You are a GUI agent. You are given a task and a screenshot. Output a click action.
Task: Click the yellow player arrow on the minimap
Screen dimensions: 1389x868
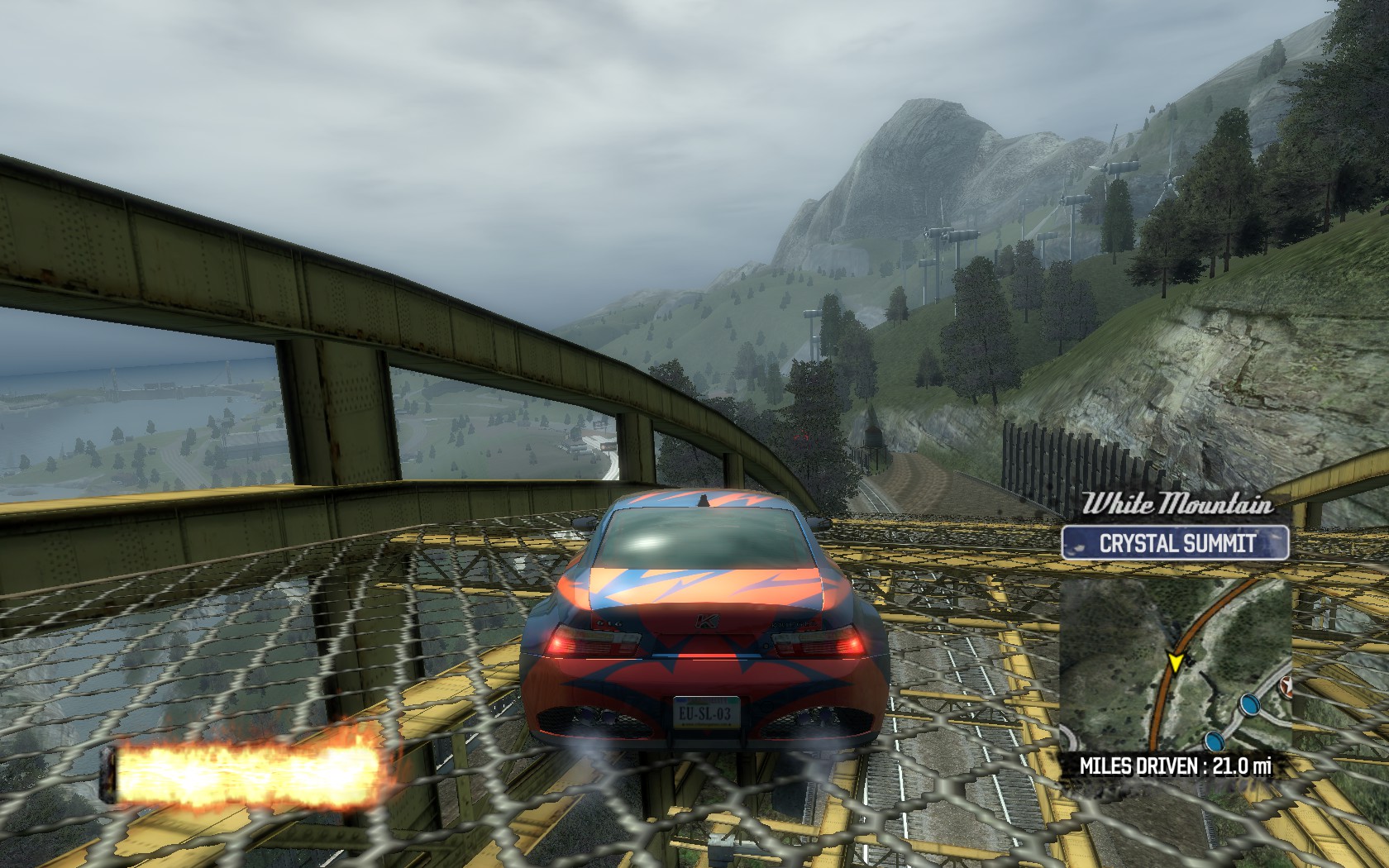coord(1174,661)
